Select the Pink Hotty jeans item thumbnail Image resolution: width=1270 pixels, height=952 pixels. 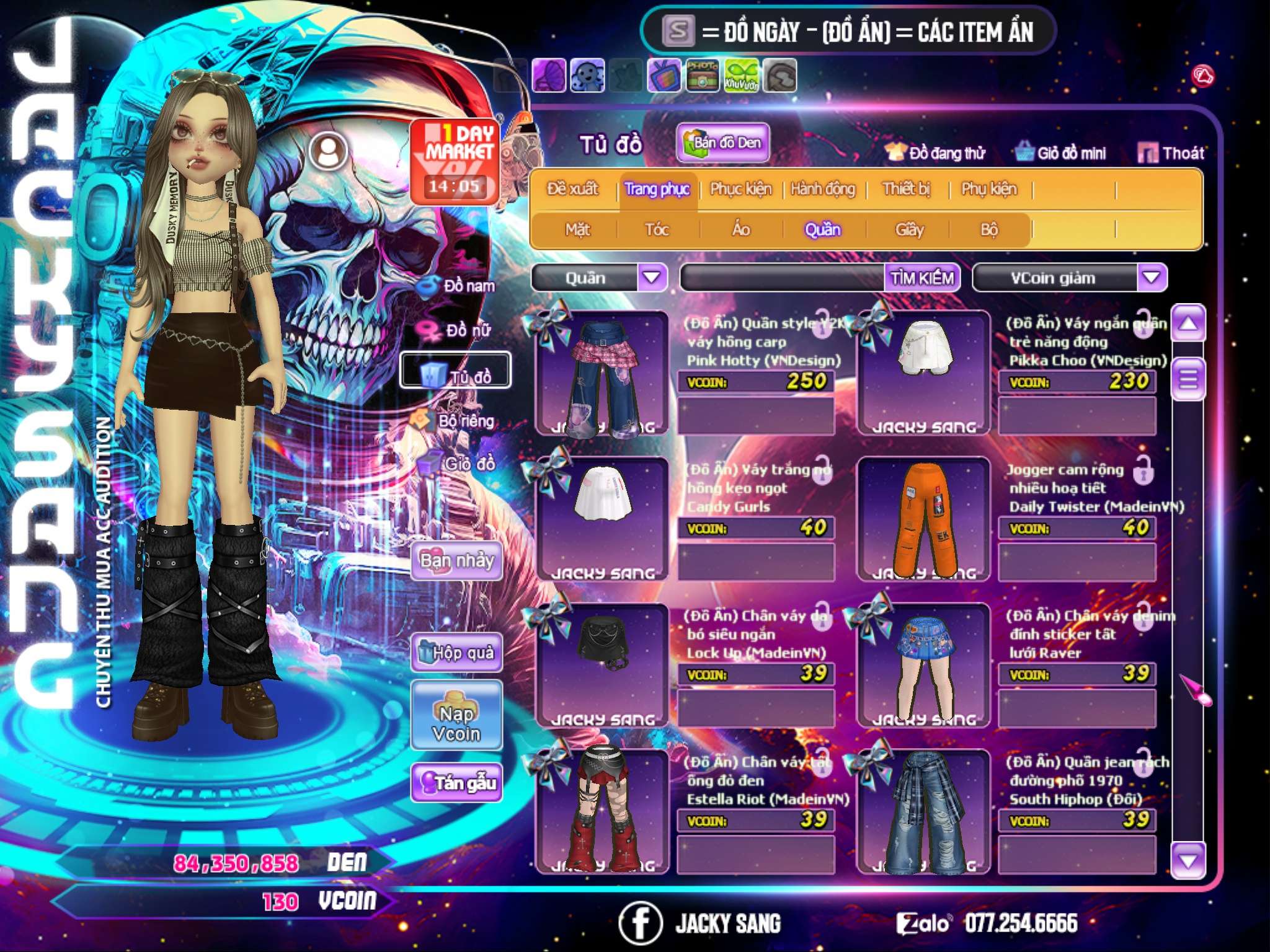pyautogui.click(x=602, y=374)
